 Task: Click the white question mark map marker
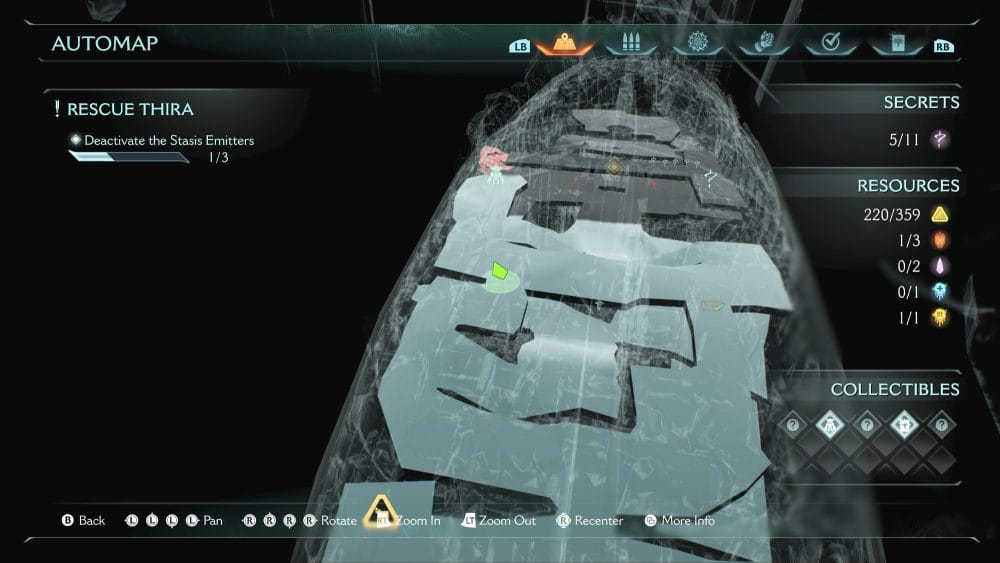(711, 177)
